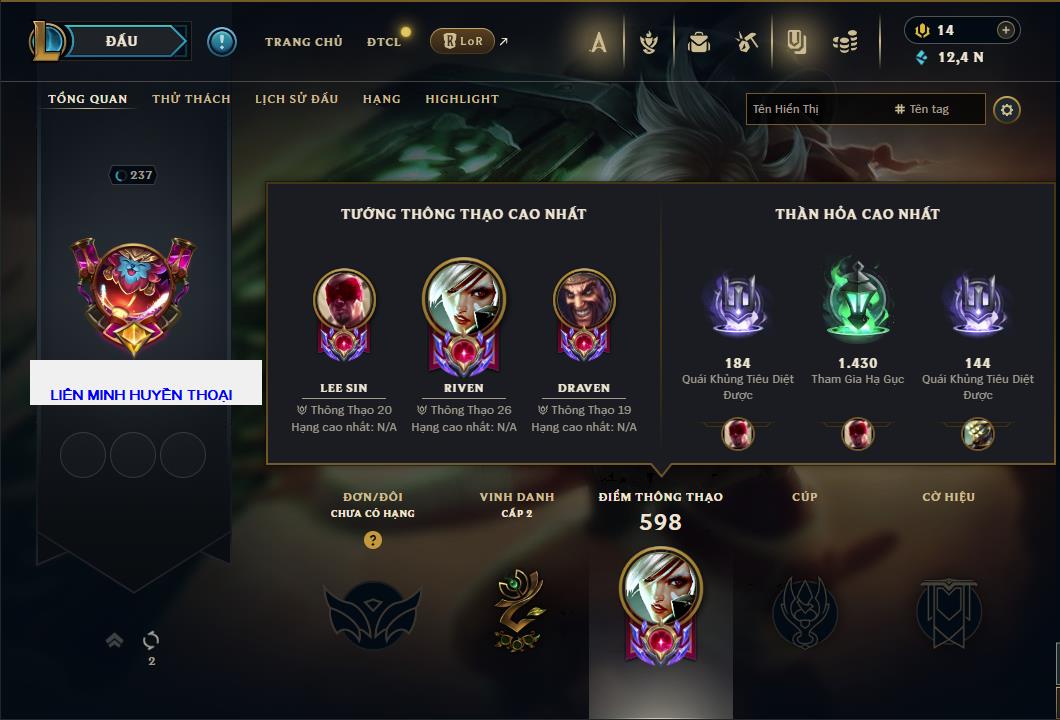Open the ĐTCL game mode

tap(384, 42)
